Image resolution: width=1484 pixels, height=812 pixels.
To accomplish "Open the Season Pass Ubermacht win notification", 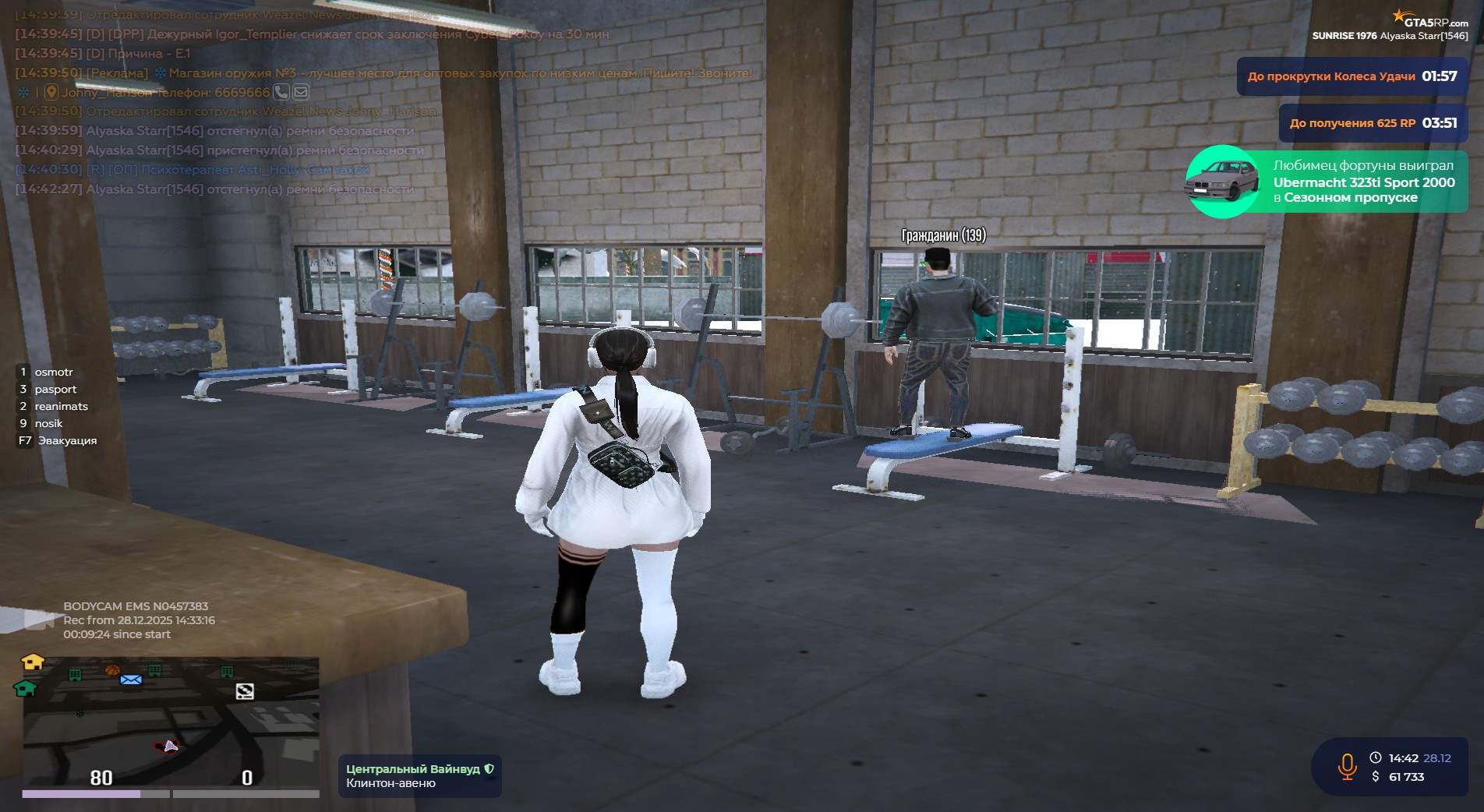I will click(1327, 182).
